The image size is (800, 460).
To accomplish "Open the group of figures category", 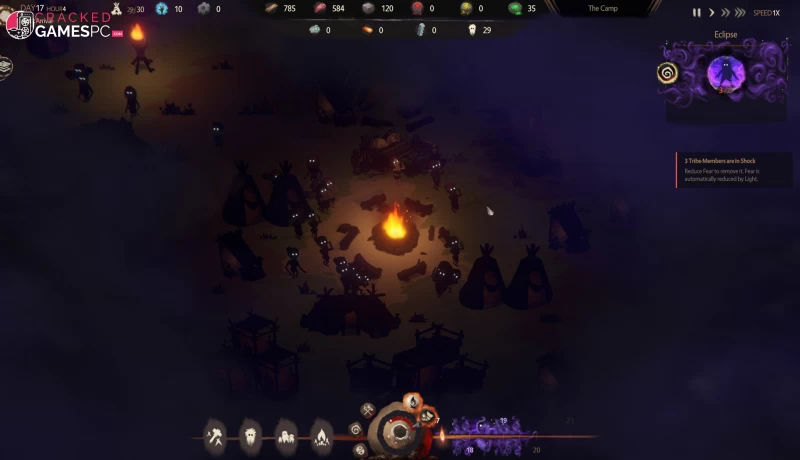I will tap(285, 435).
